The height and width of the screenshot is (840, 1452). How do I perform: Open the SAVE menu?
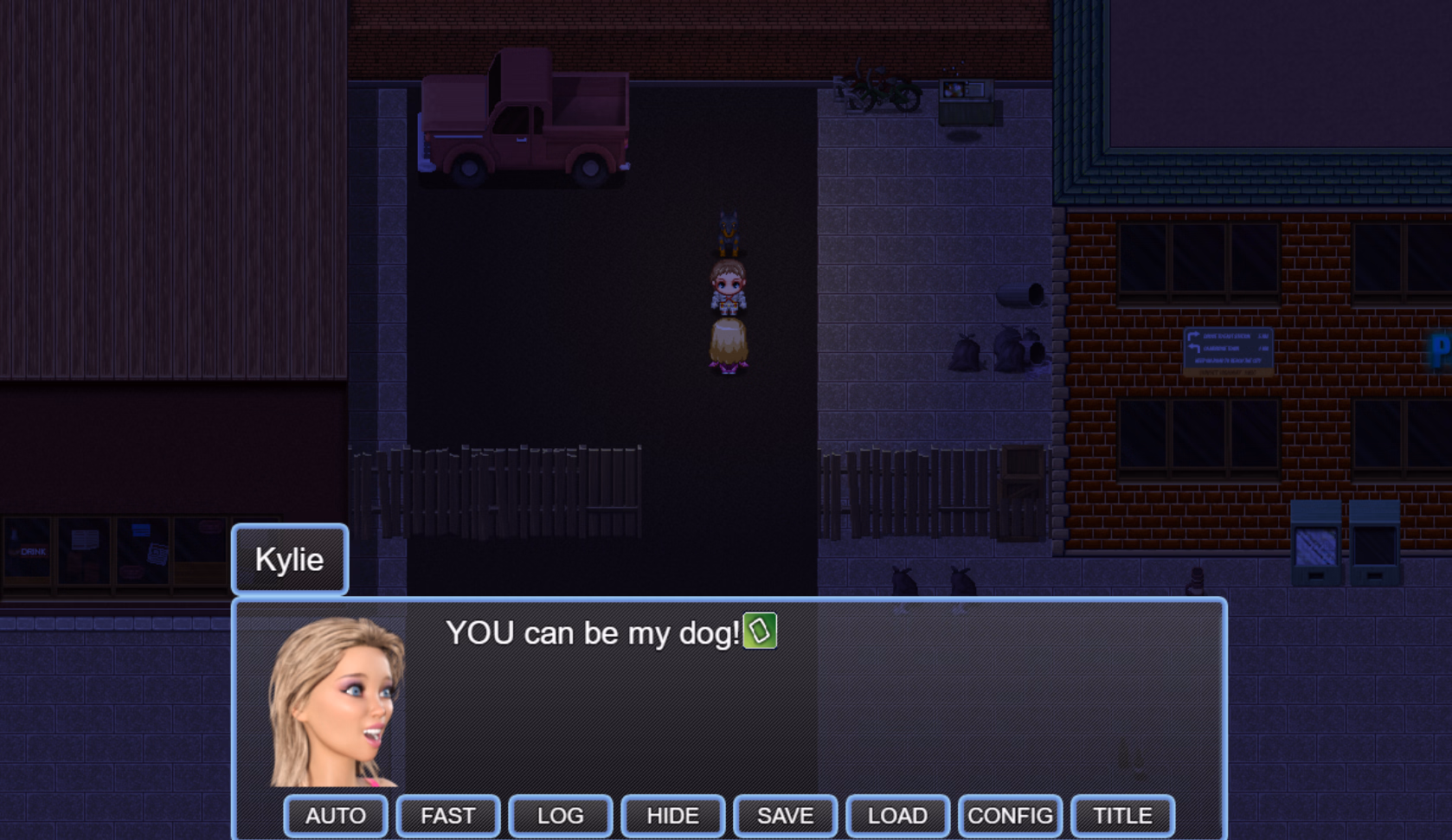[786, 816]
